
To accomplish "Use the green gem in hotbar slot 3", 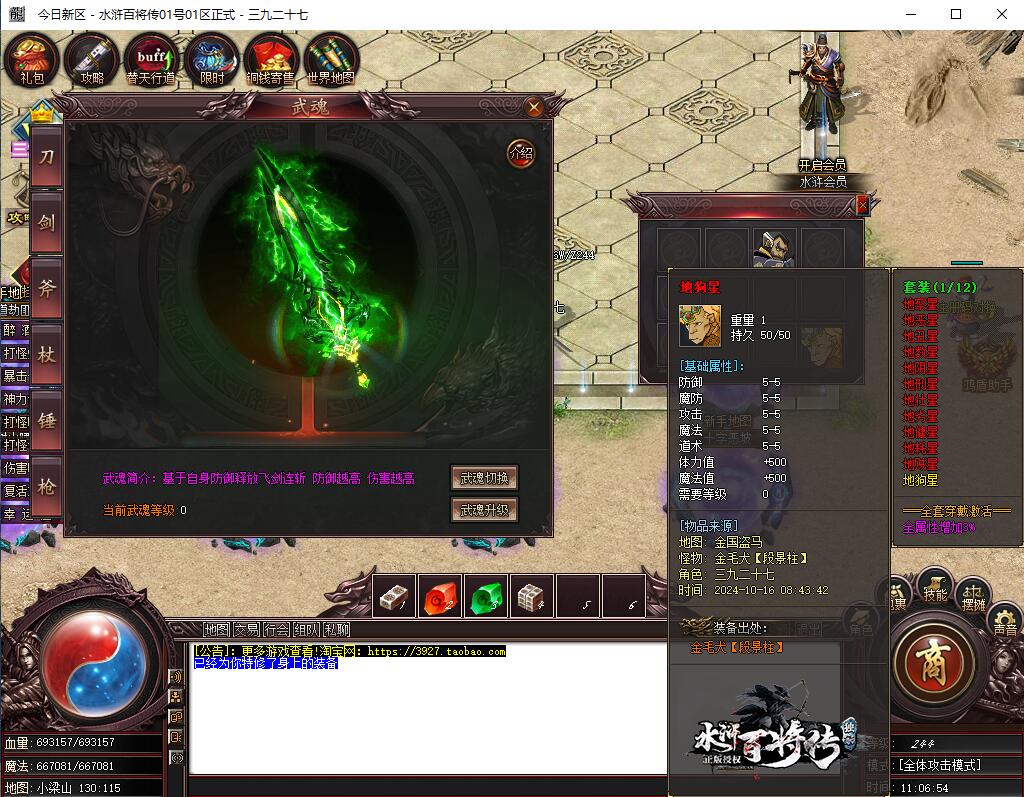I will click(x=487, y=596).
